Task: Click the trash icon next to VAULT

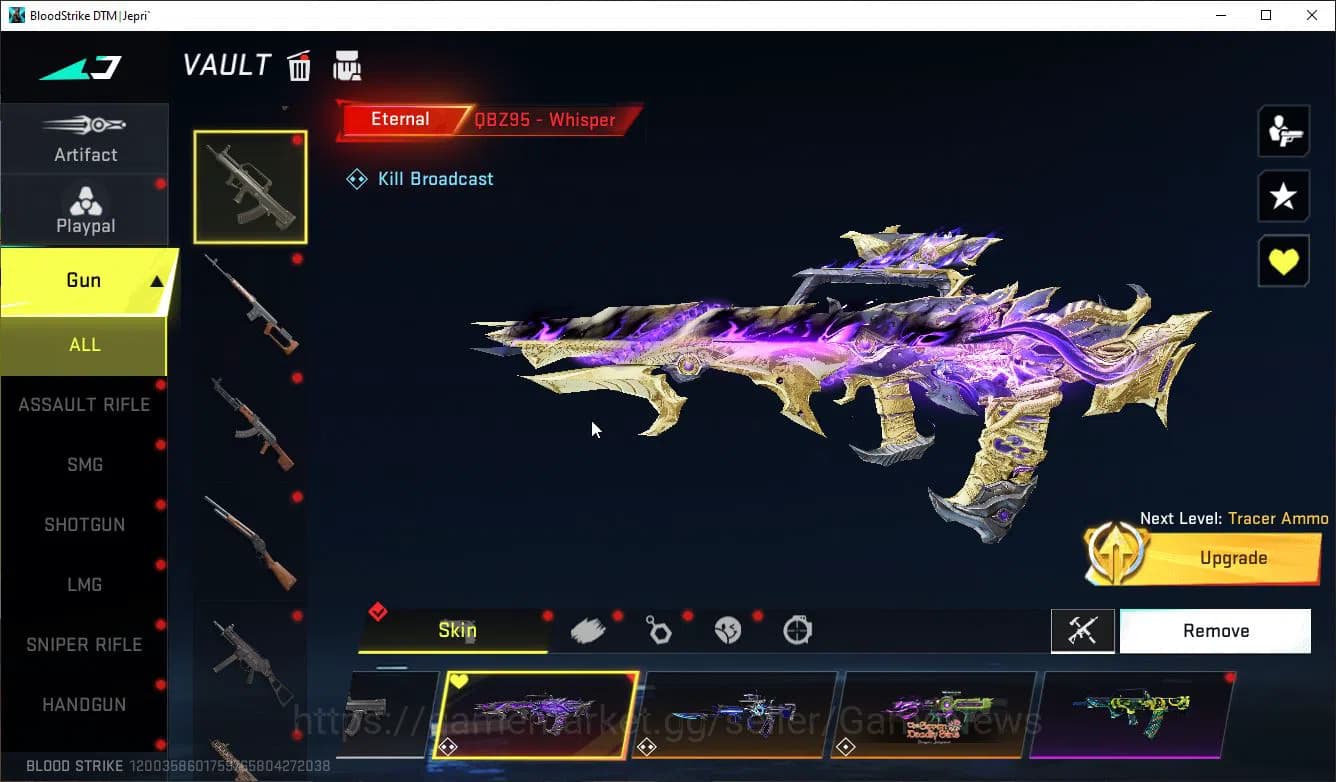Action: tap(299, 65)
